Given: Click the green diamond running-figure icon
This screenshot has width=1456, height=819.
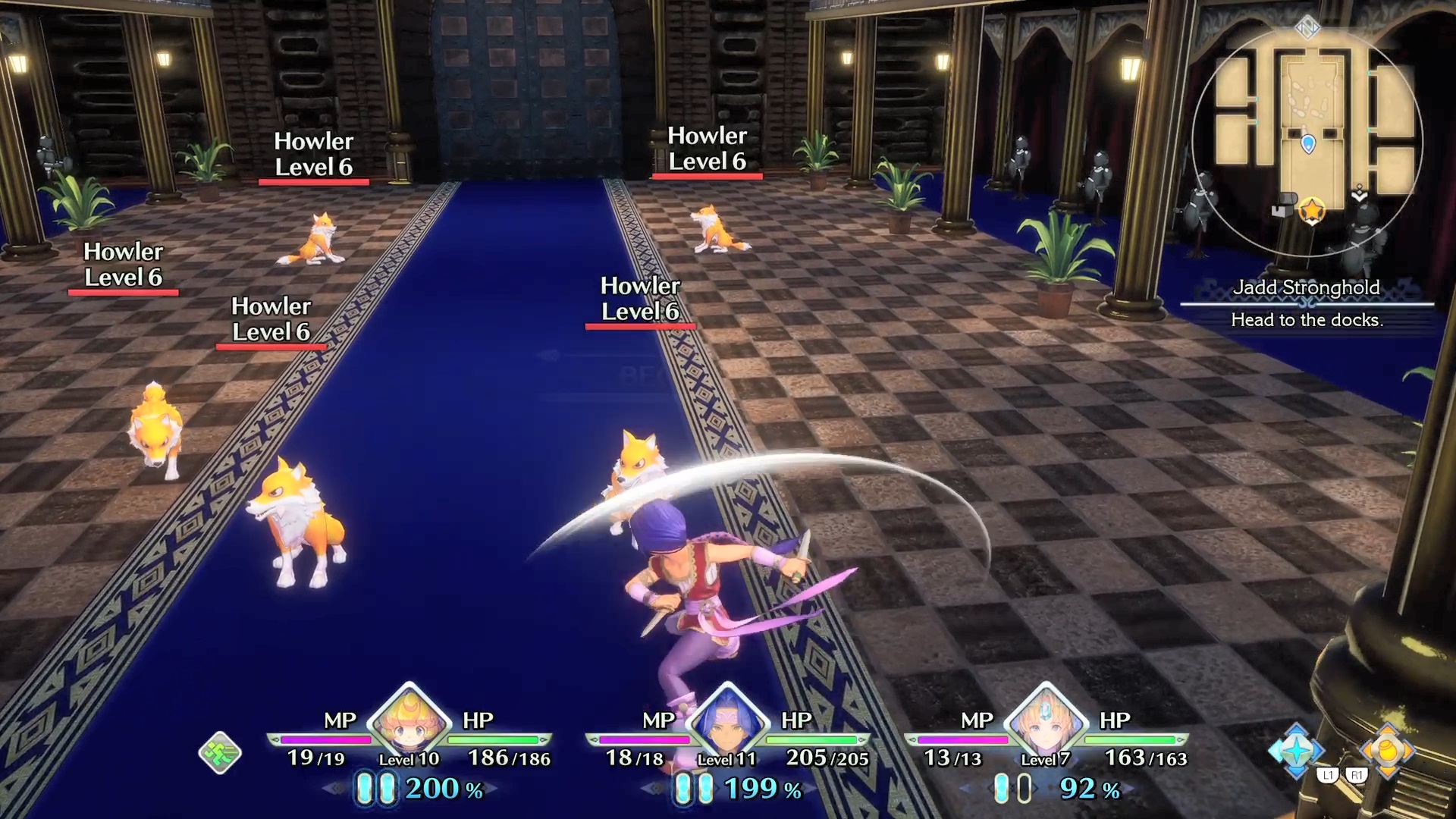Looking at the screenshot, I should (x=220, y=753).
